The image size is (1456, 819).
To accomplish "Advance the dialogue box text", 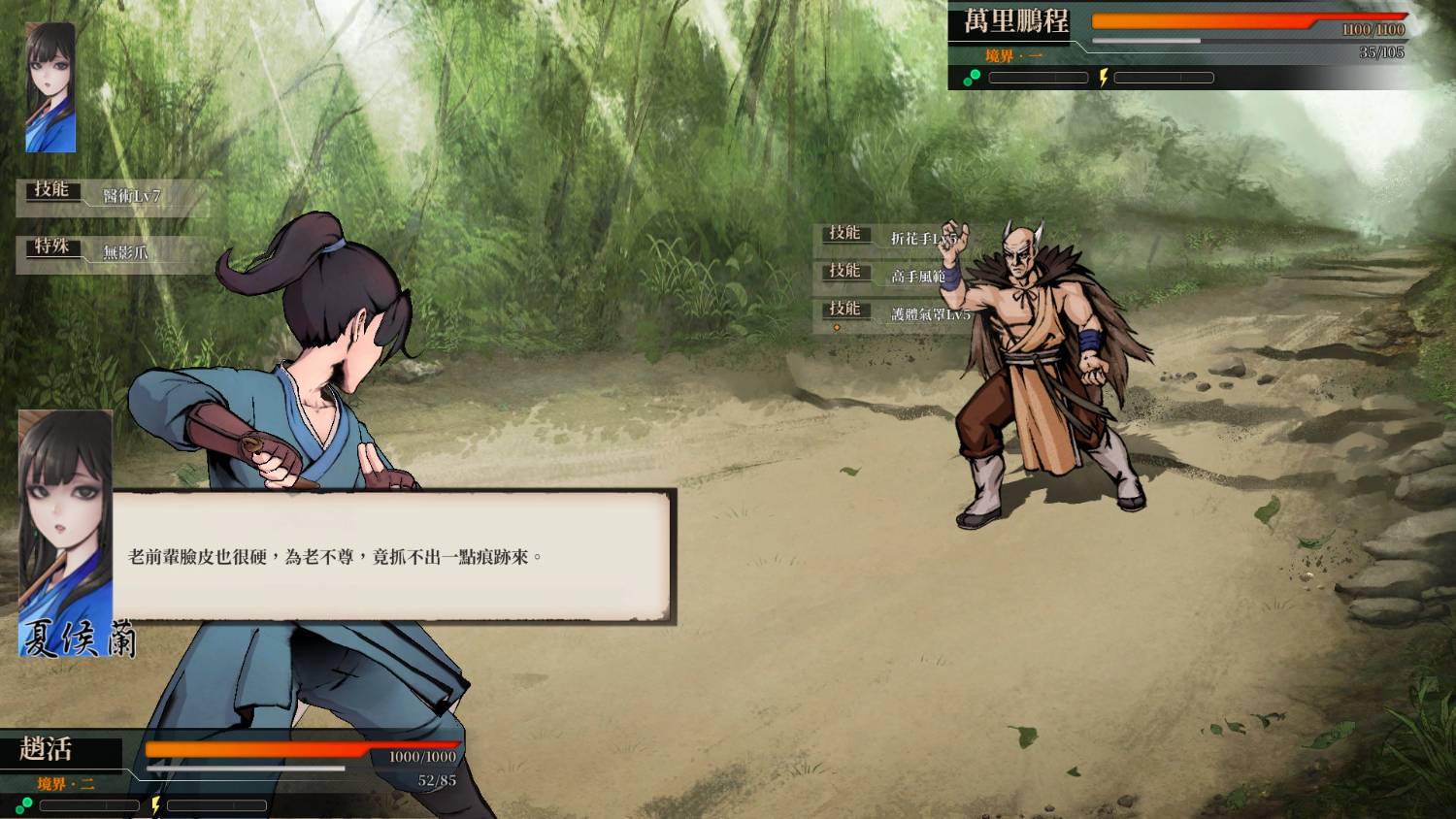I will (392, 556).
